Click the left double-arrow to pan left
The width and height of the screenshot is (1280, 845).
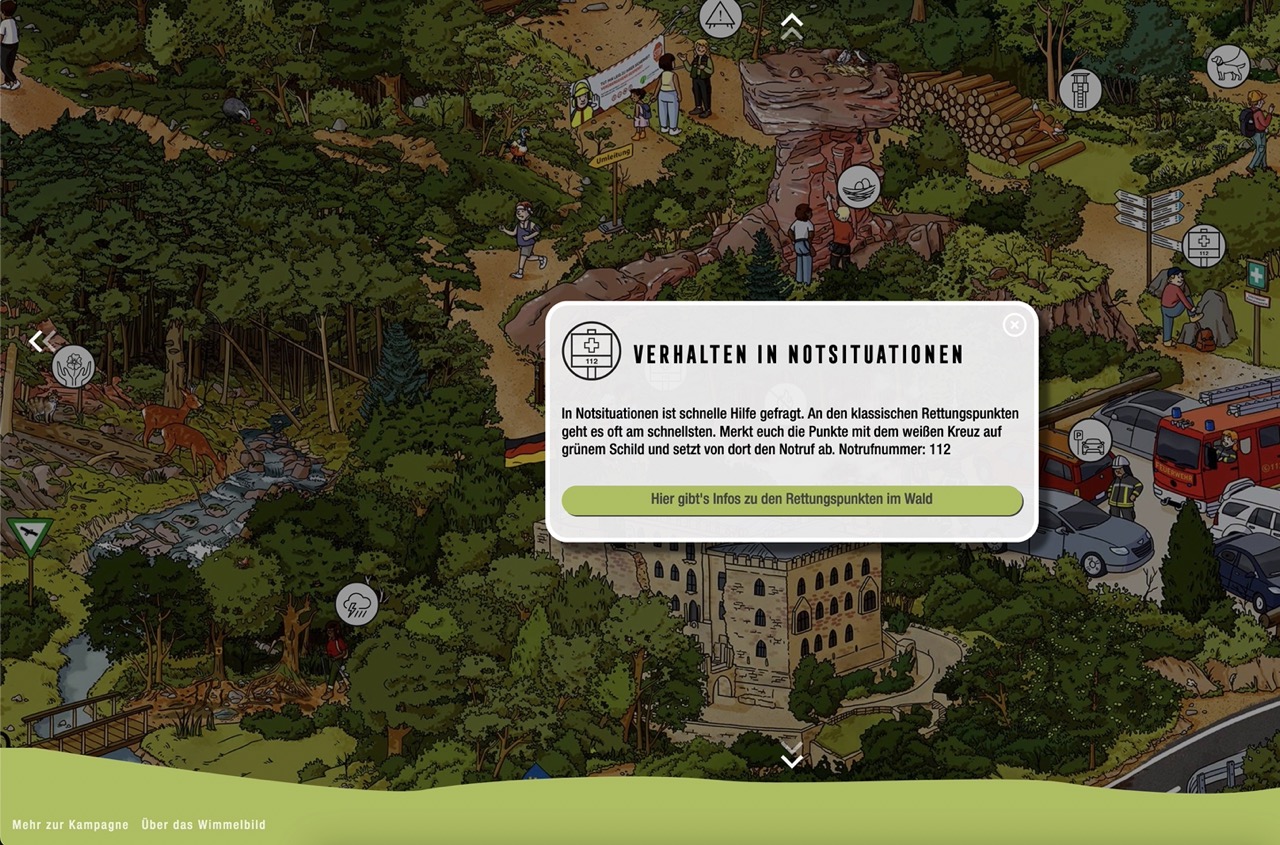click(x=38, y=342)
